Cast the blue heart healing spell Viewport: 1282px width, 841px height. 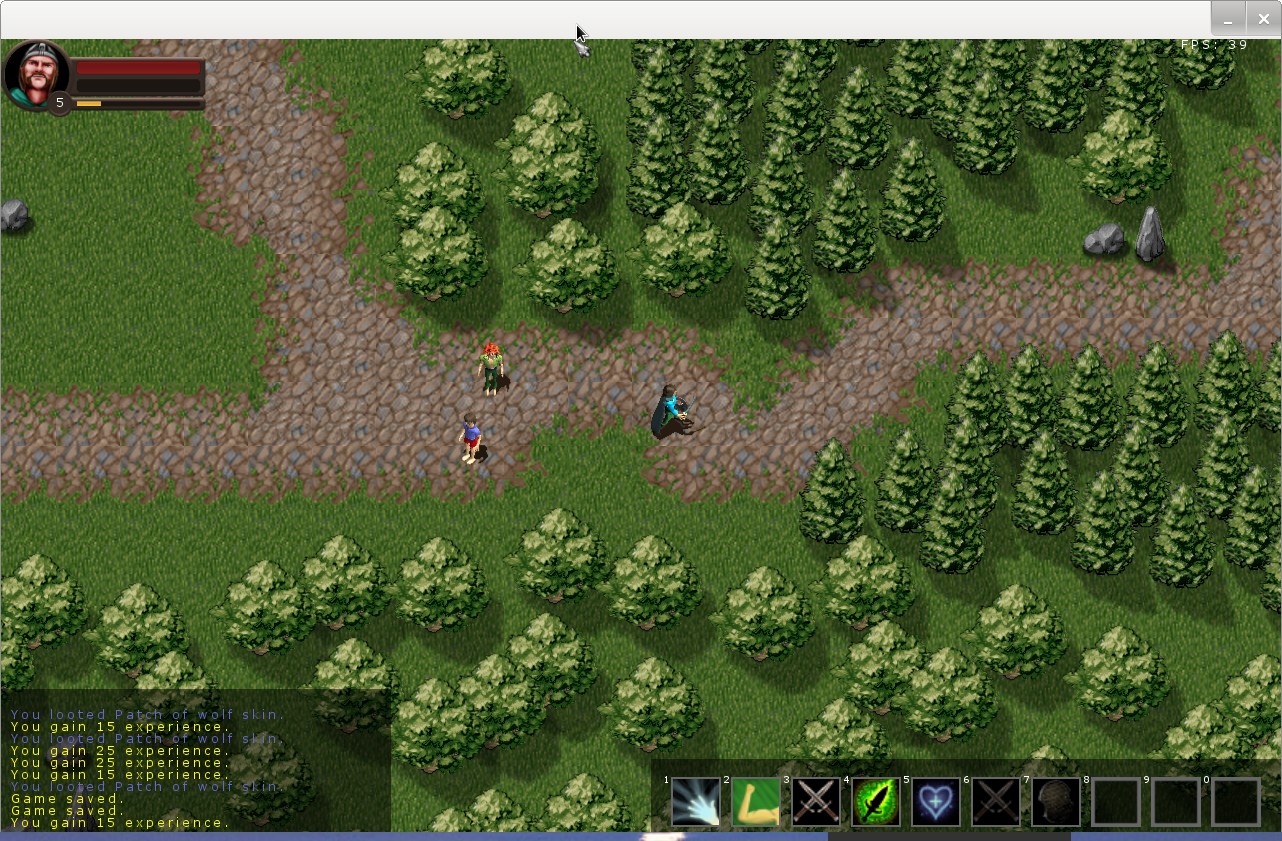pos(936,802)
